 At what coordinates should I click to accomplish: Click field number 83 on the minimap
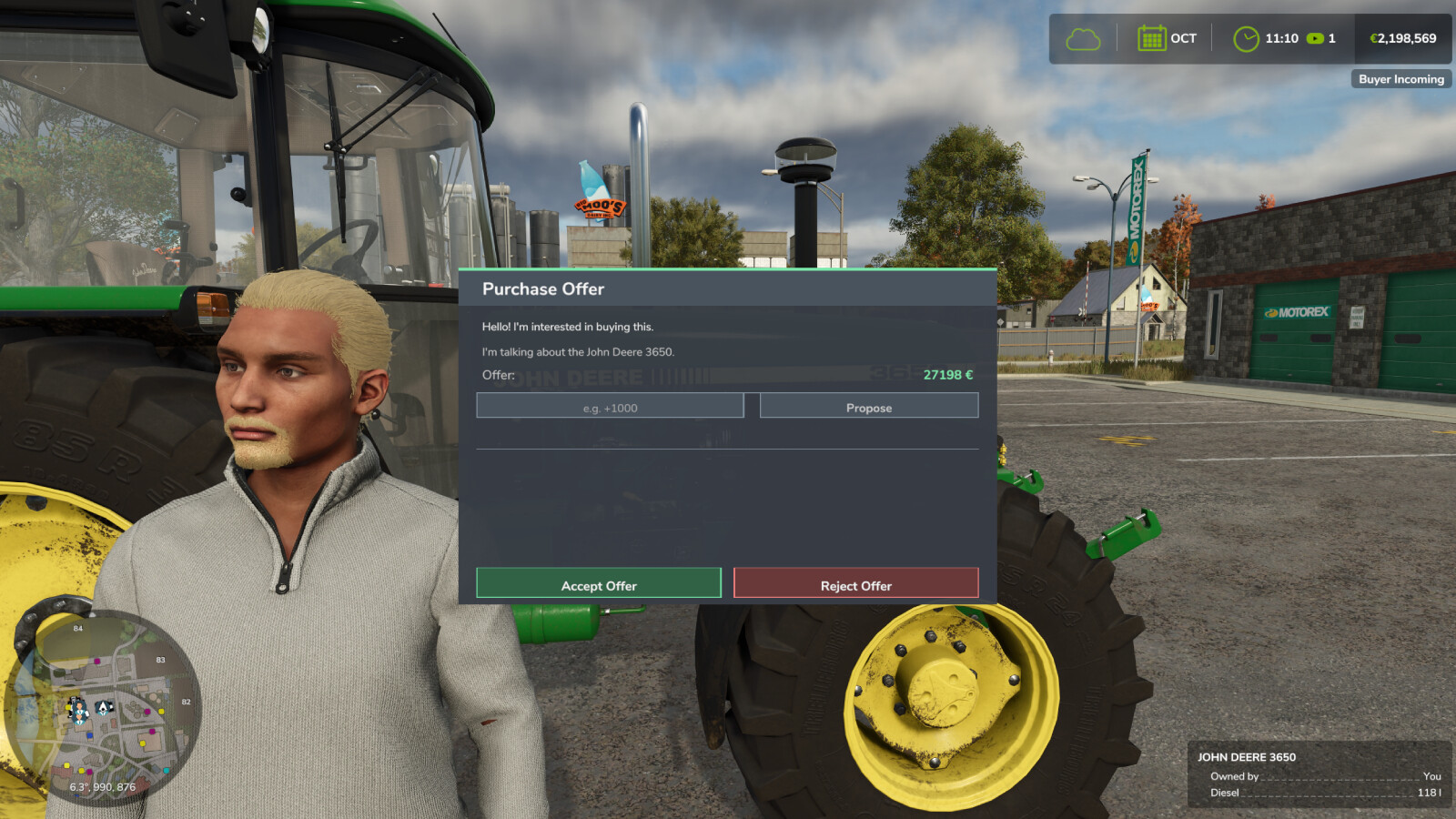pos(161,660)
